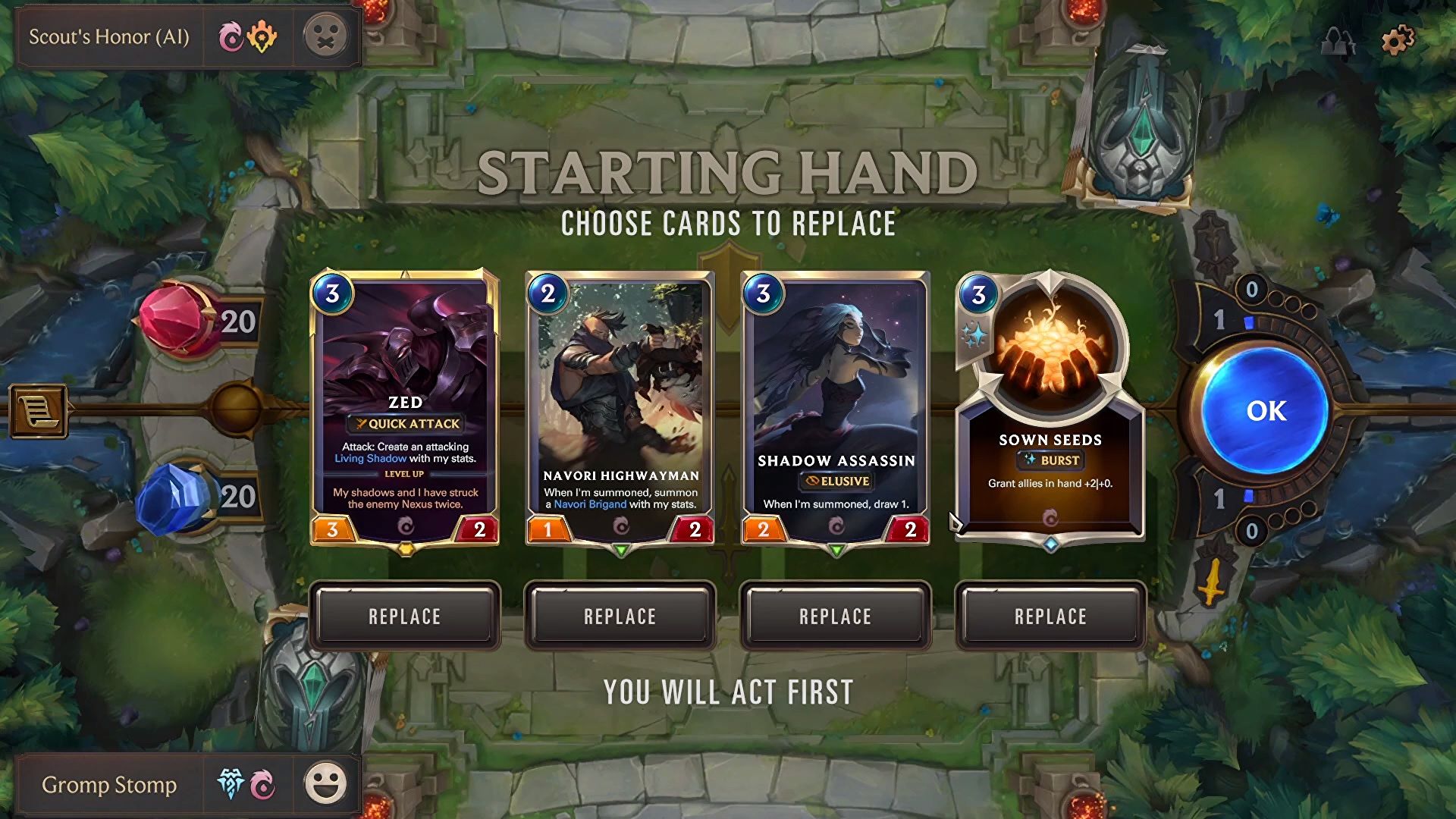Viewport: 1456px width, 819px height.
Task: Click the Gromp Stomp player nameplate
Action: point(109,784)
